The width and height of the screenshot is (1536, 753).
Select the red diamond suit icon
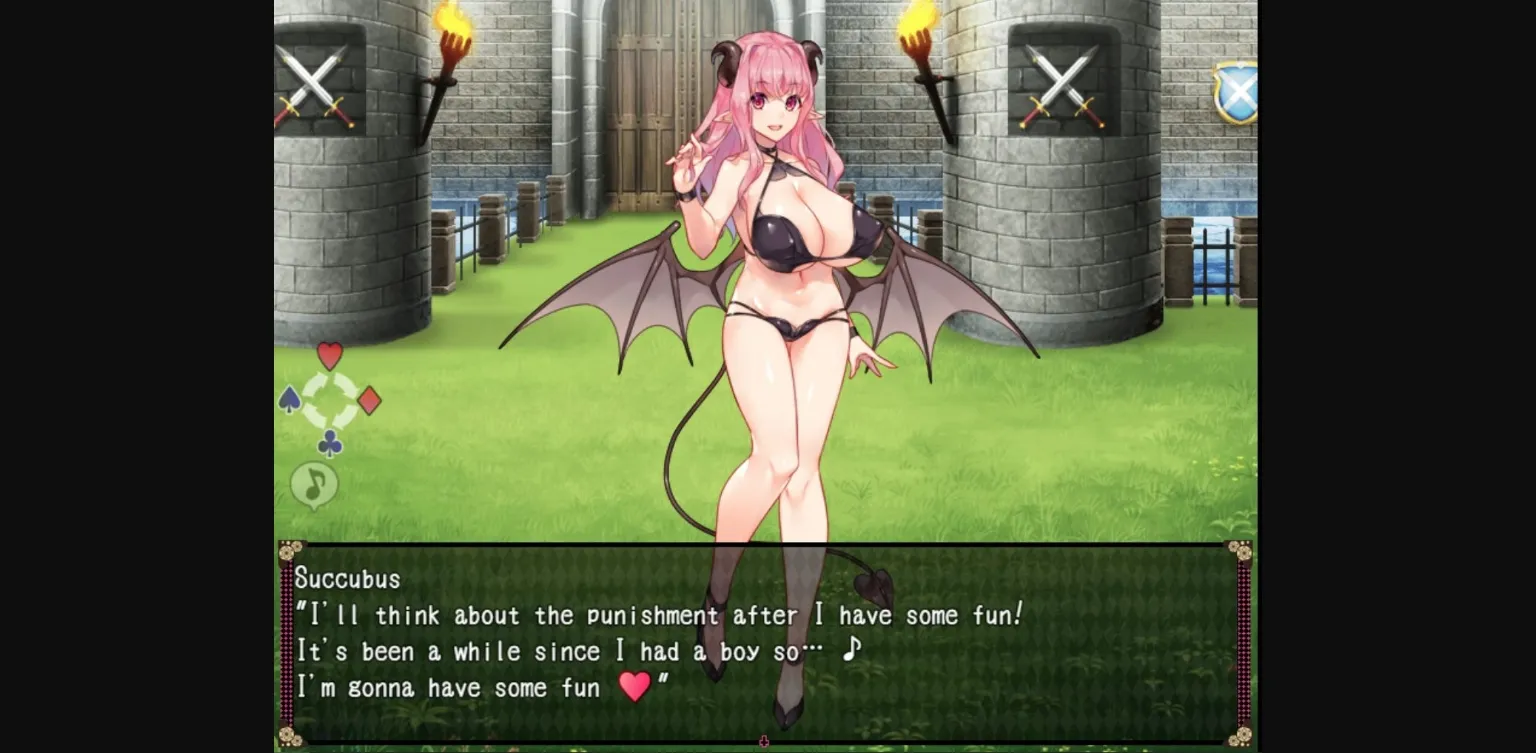[371, 400]
